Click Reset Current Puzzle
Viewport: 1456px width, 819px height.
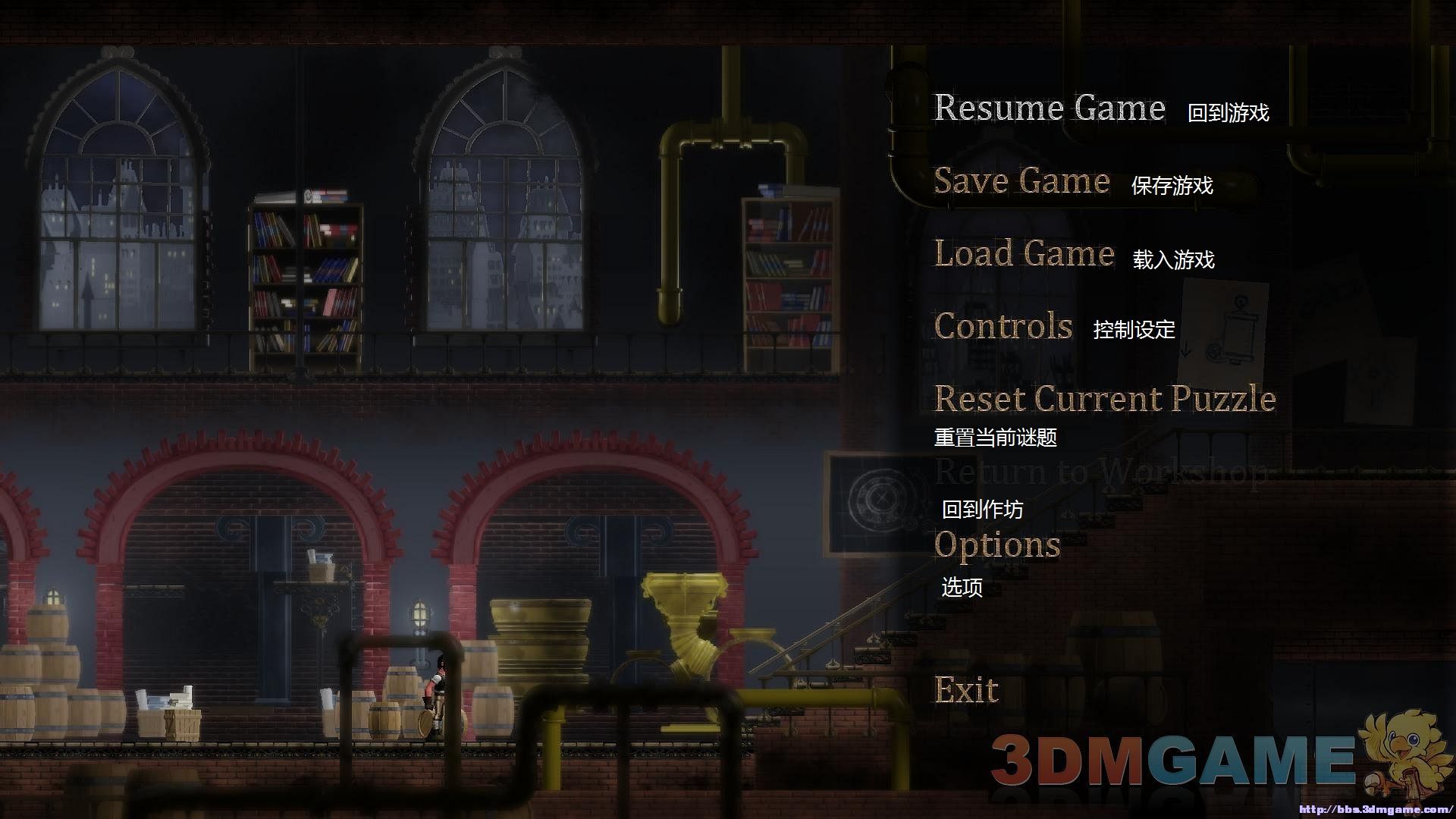click(1104, 399)
